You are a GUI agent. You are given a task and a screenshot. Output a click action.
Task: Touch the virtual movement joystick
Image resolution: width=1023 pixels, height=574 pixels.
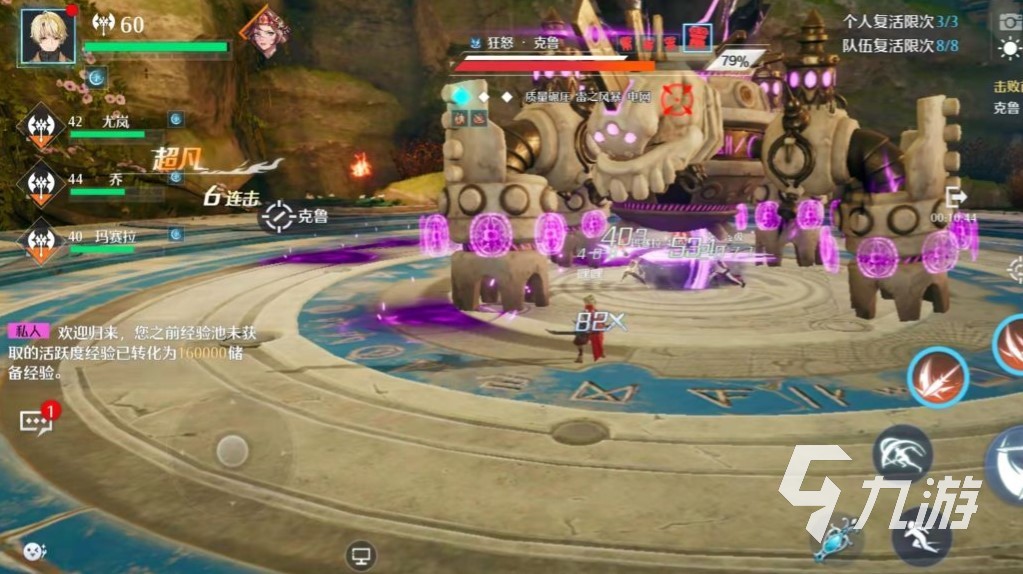pos(232,450)
